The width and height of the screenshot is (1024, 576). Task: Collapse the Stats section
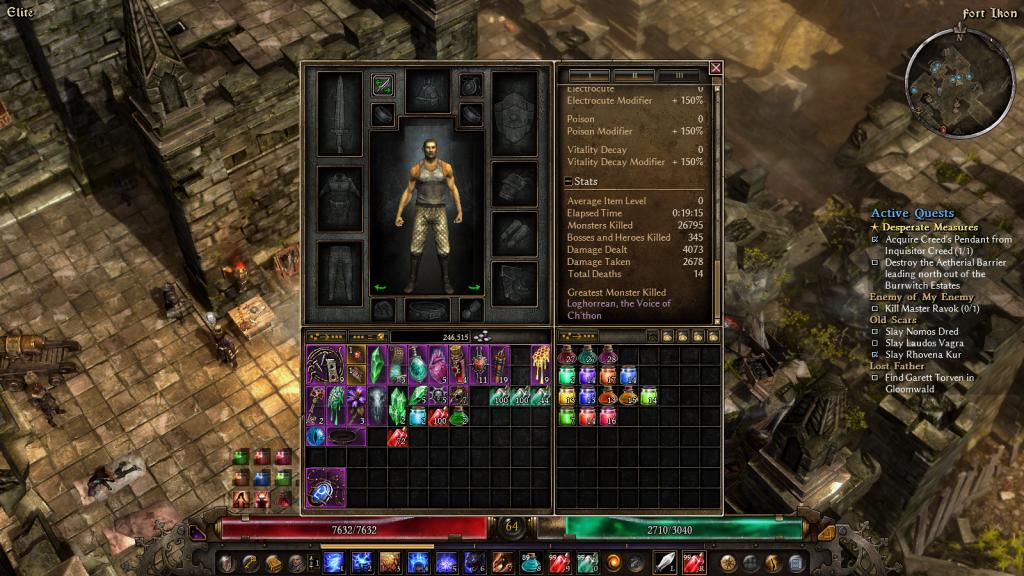click(x=568, y=182)
